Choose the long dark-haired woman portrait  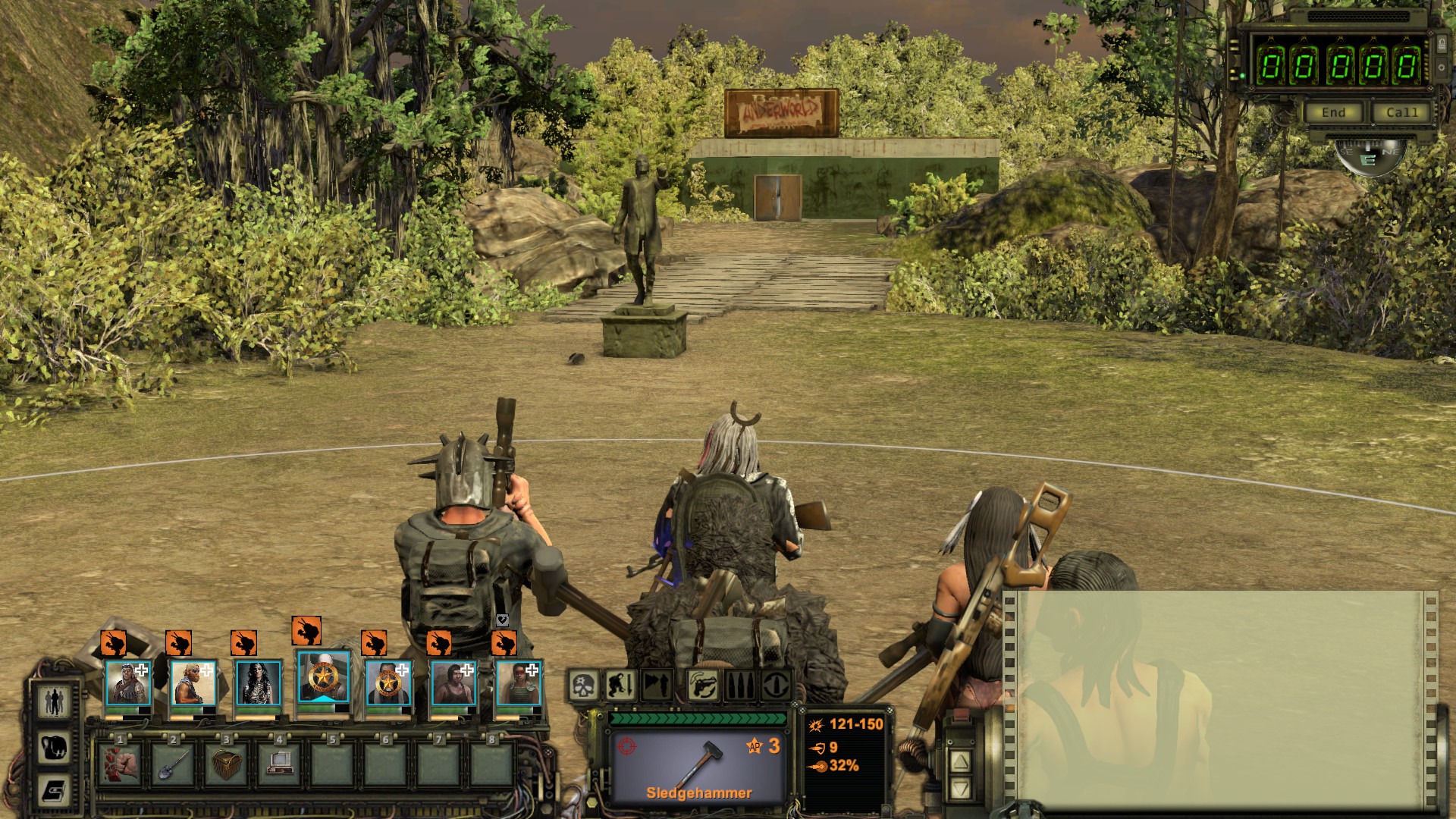(259, 682)
